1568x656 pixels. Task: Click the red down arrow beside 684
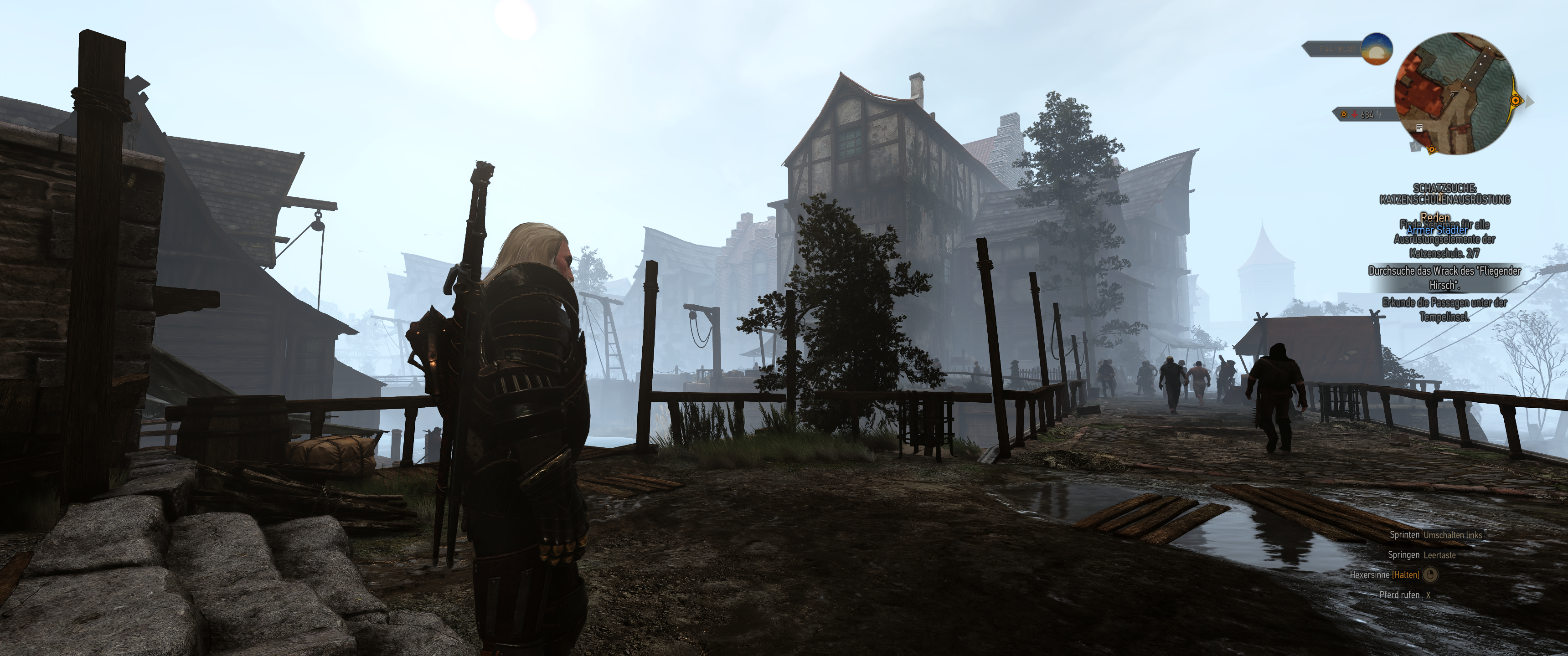tap(1354, 114)
